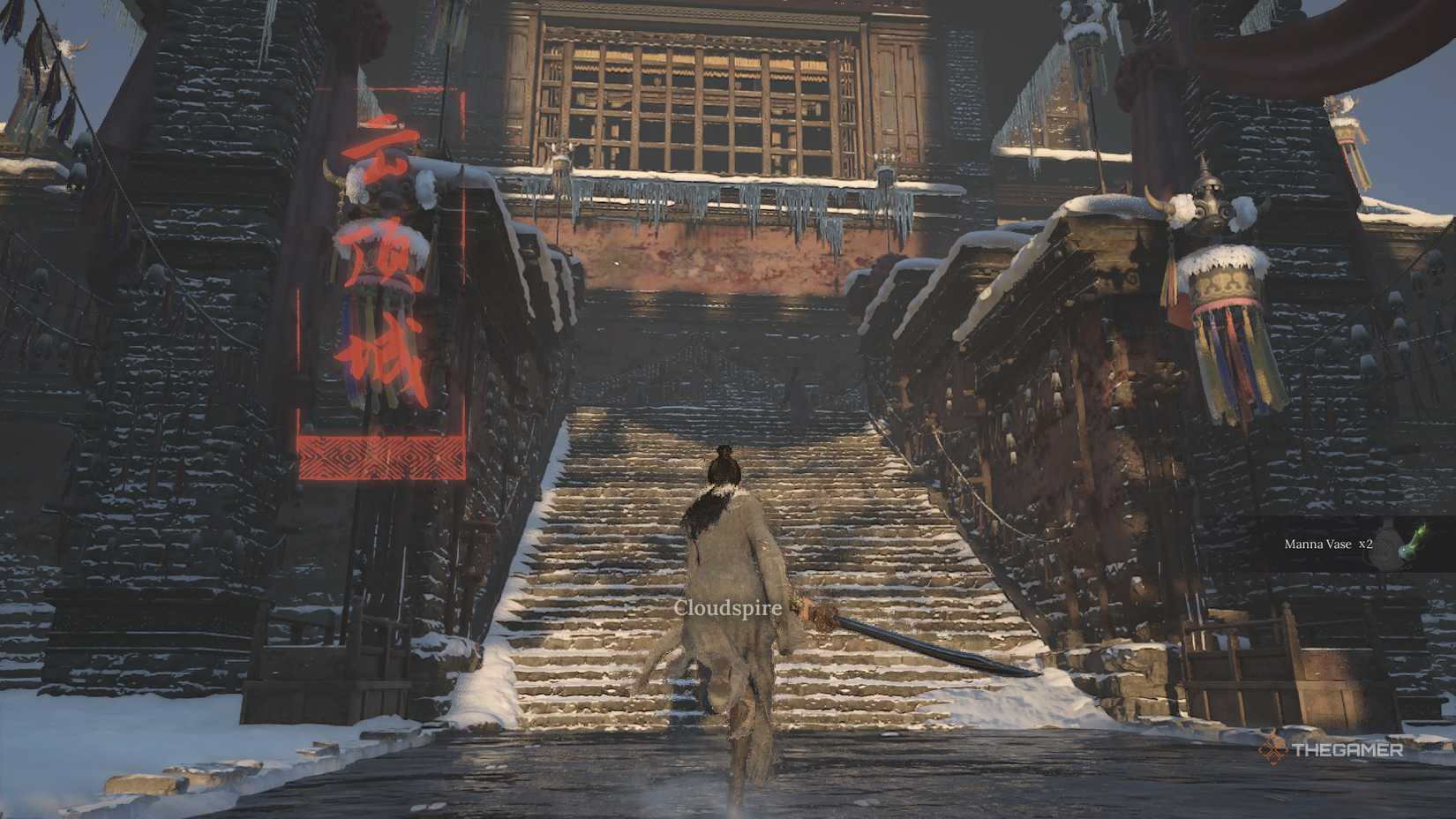Viewport: 1456px width, 819px height.
Task: Select the Cloudspire location label
Action: (726, 607)
